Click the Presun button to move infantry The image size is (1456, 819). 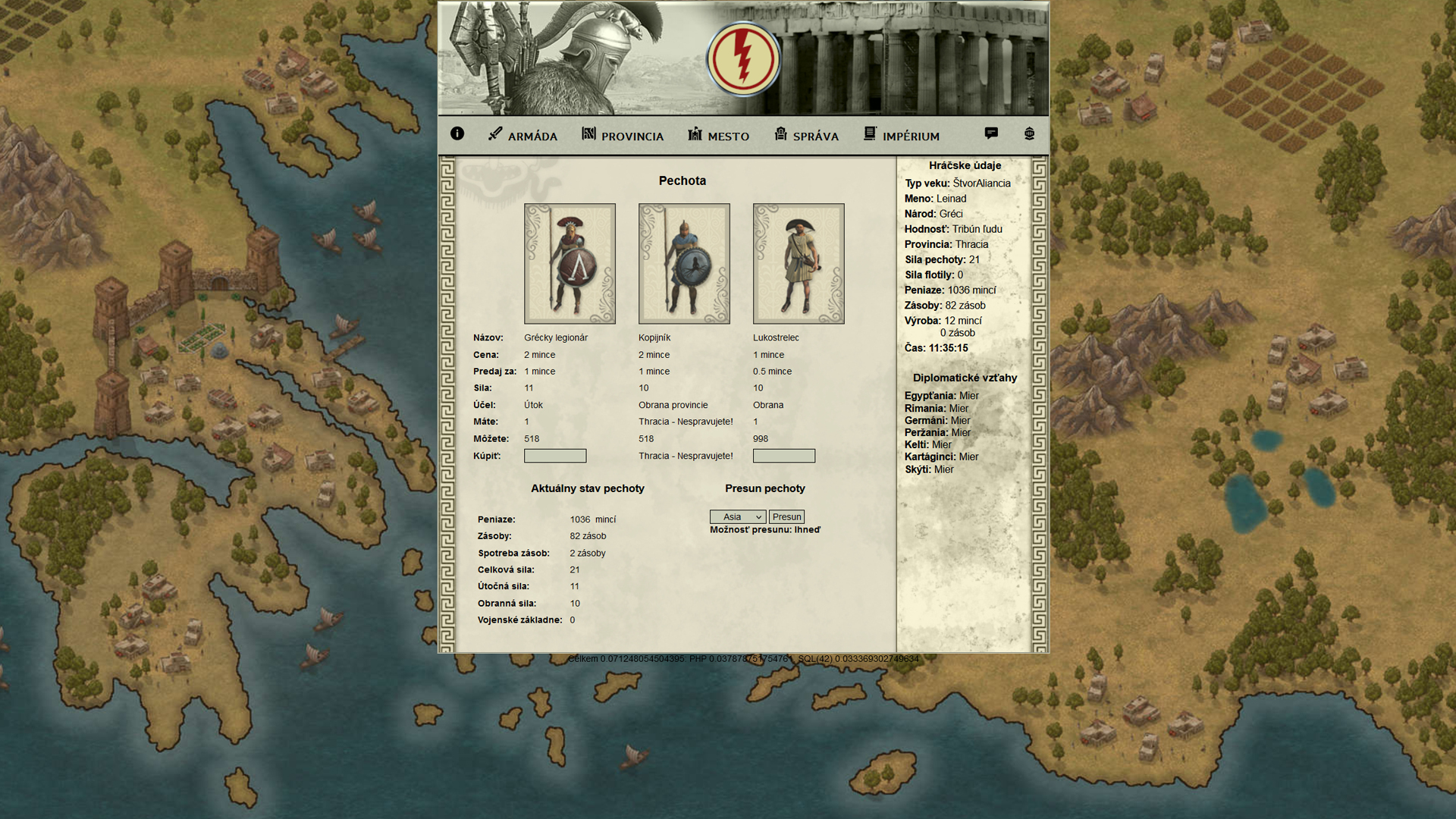coord(786,517)
